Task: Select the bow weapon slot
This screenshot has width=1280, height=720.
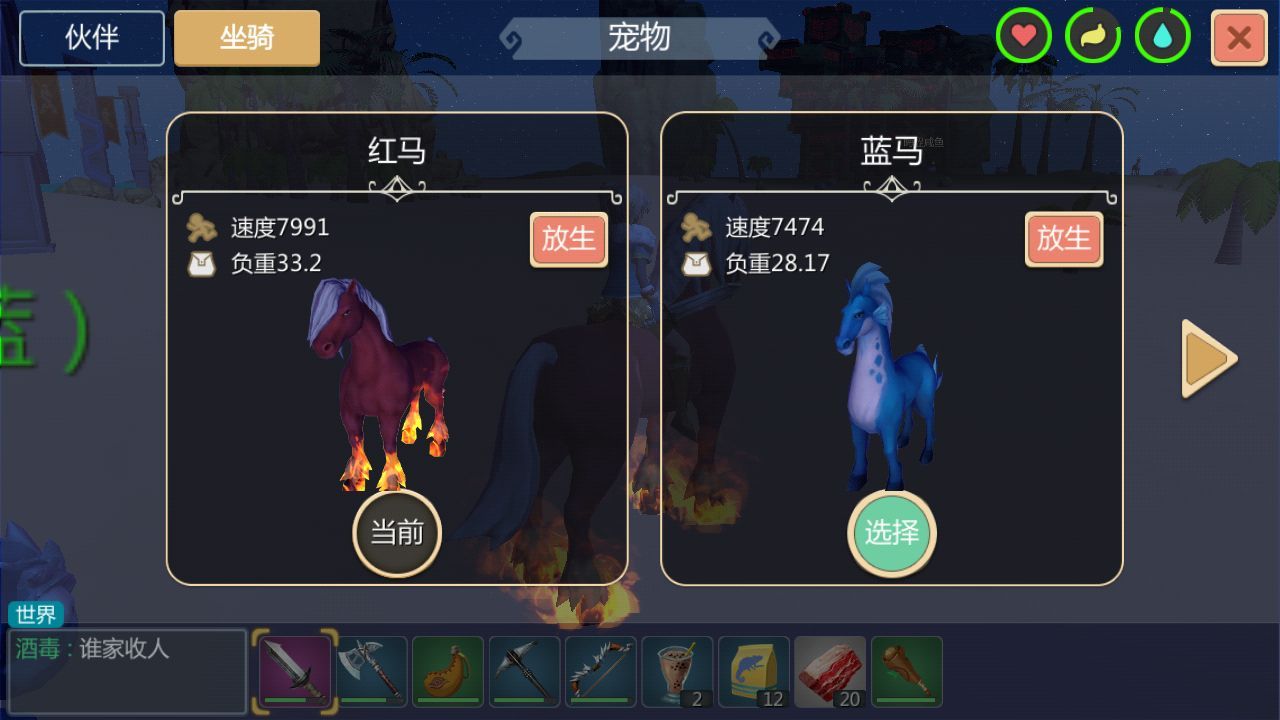Action: click(x=600, y=670)
